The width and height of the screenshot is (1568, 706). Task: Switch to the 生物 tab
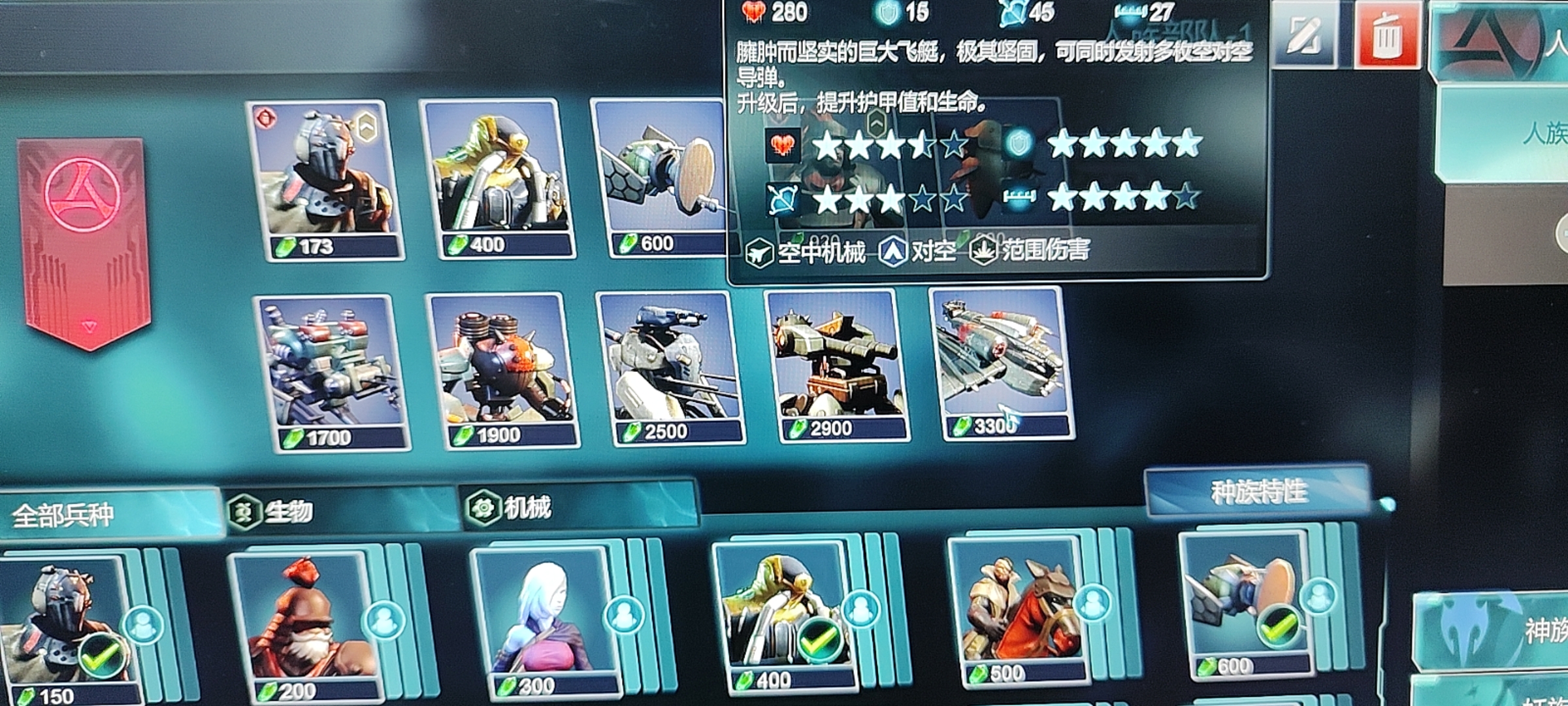(x=340, y=511)
